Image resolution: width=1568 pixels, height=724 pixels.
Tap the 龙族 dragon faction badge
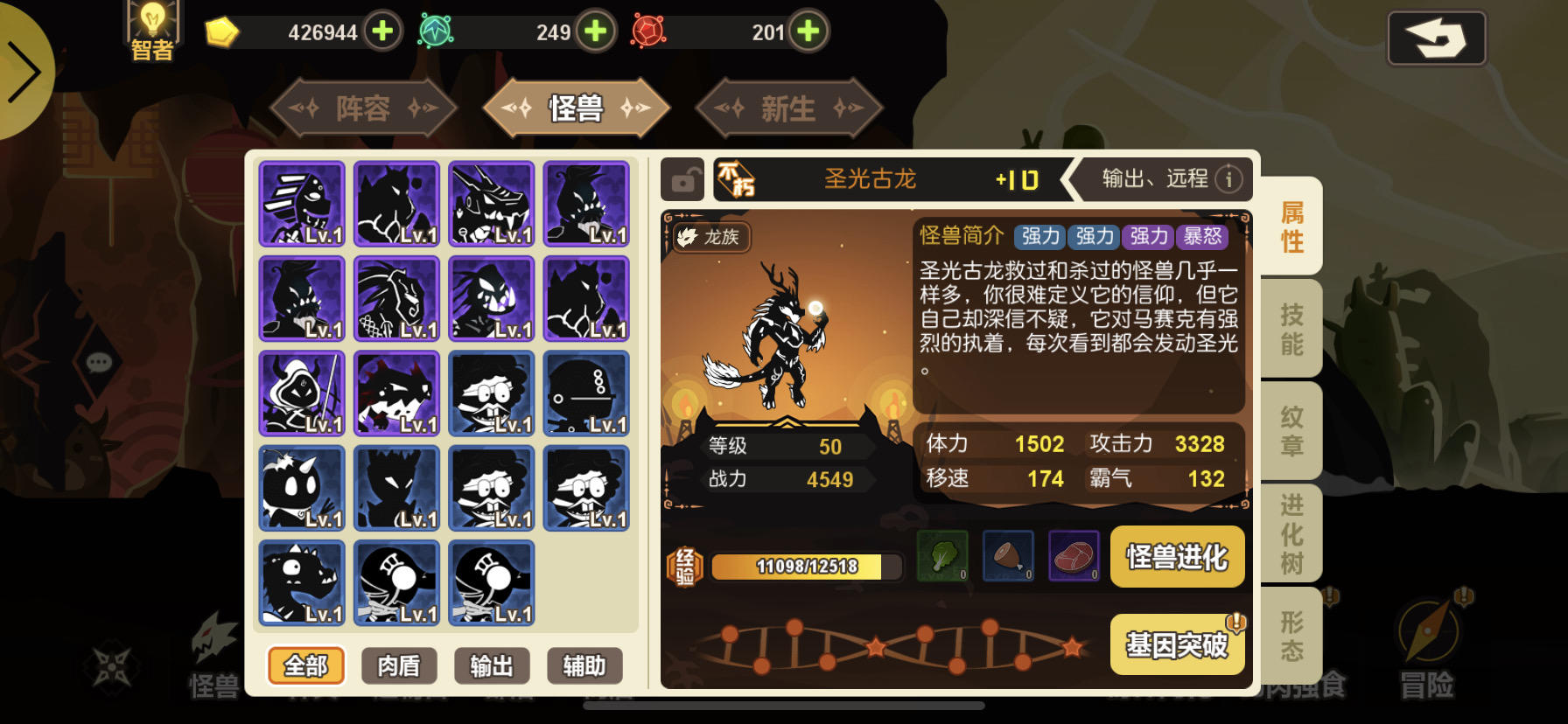710,238
